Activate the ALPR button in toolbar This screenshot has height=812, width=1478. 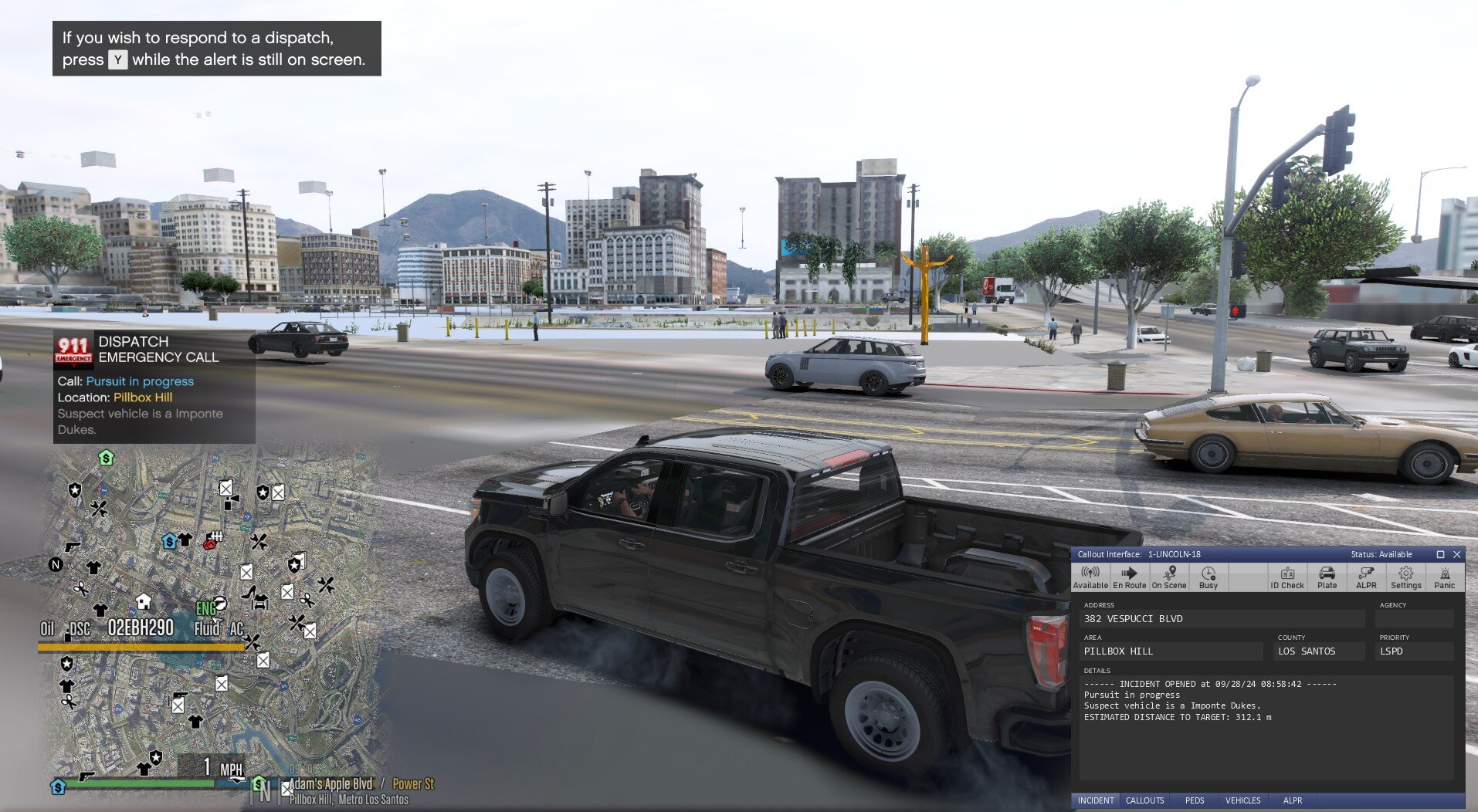pyautogui.click(x=1366, y=577)
